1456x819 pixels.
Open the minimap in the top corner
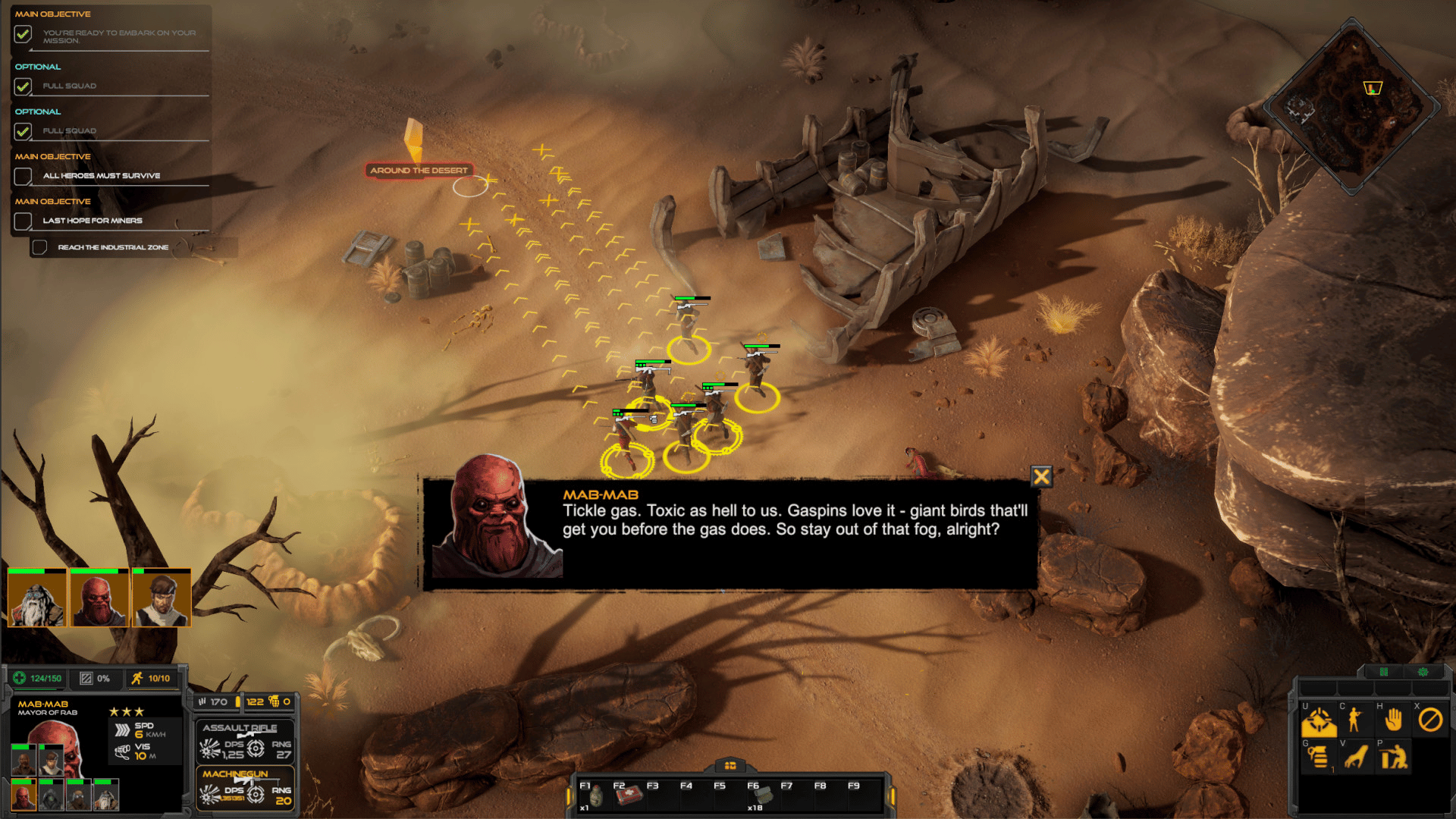click(x=1351, y=106)
